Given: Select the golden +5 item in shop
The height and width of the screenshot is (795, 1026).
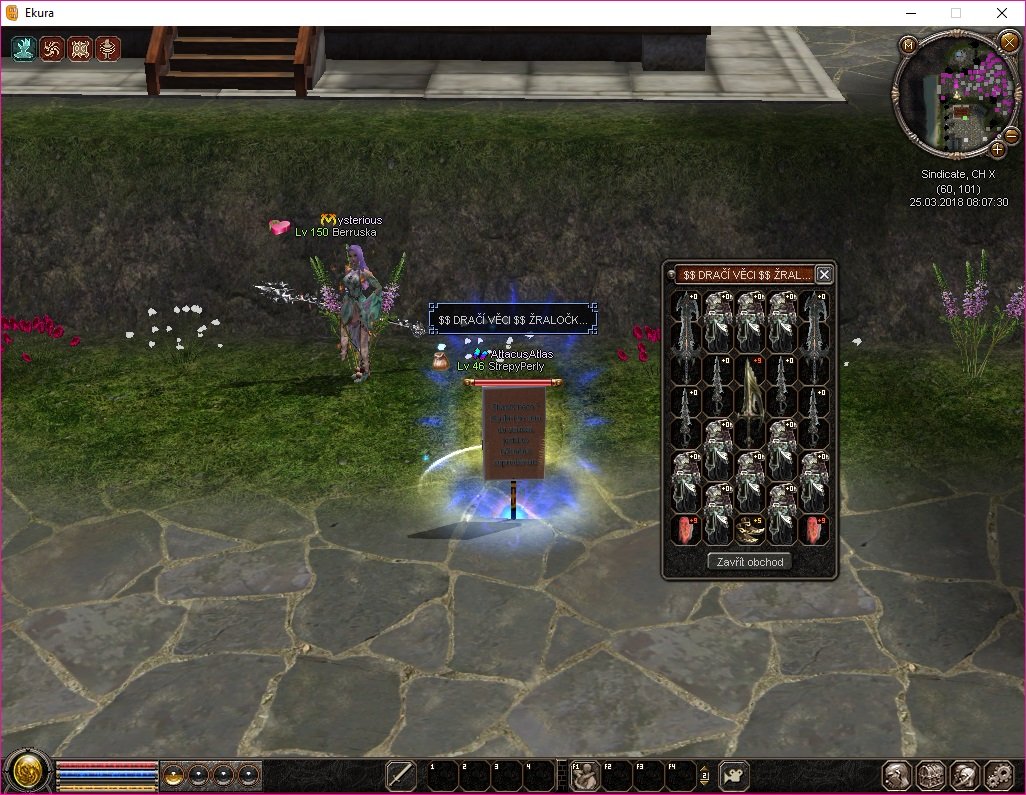Looking at the screenshot, I should click(x=751, y=530).
